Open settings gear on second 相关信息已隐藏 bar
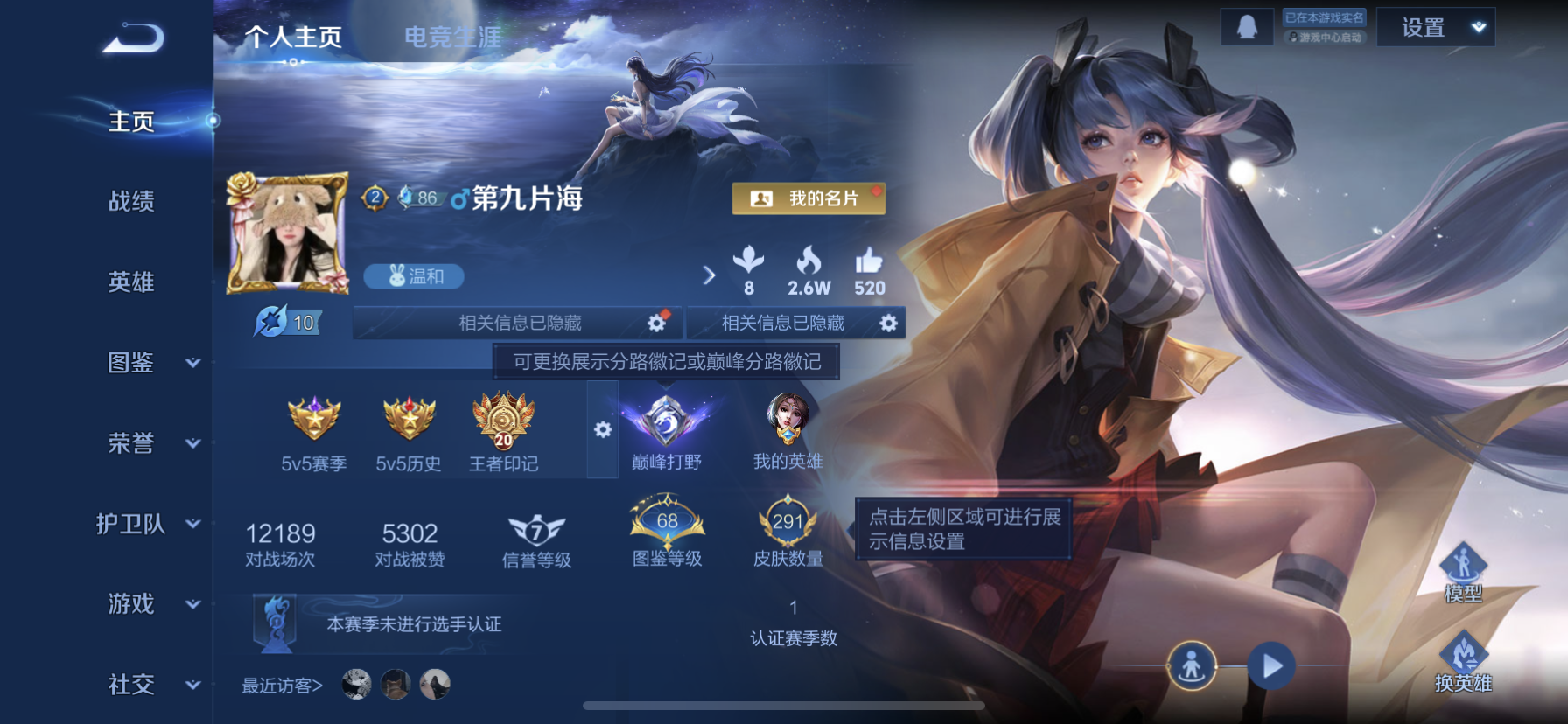 pyautogui.click(x=888, y=323)
